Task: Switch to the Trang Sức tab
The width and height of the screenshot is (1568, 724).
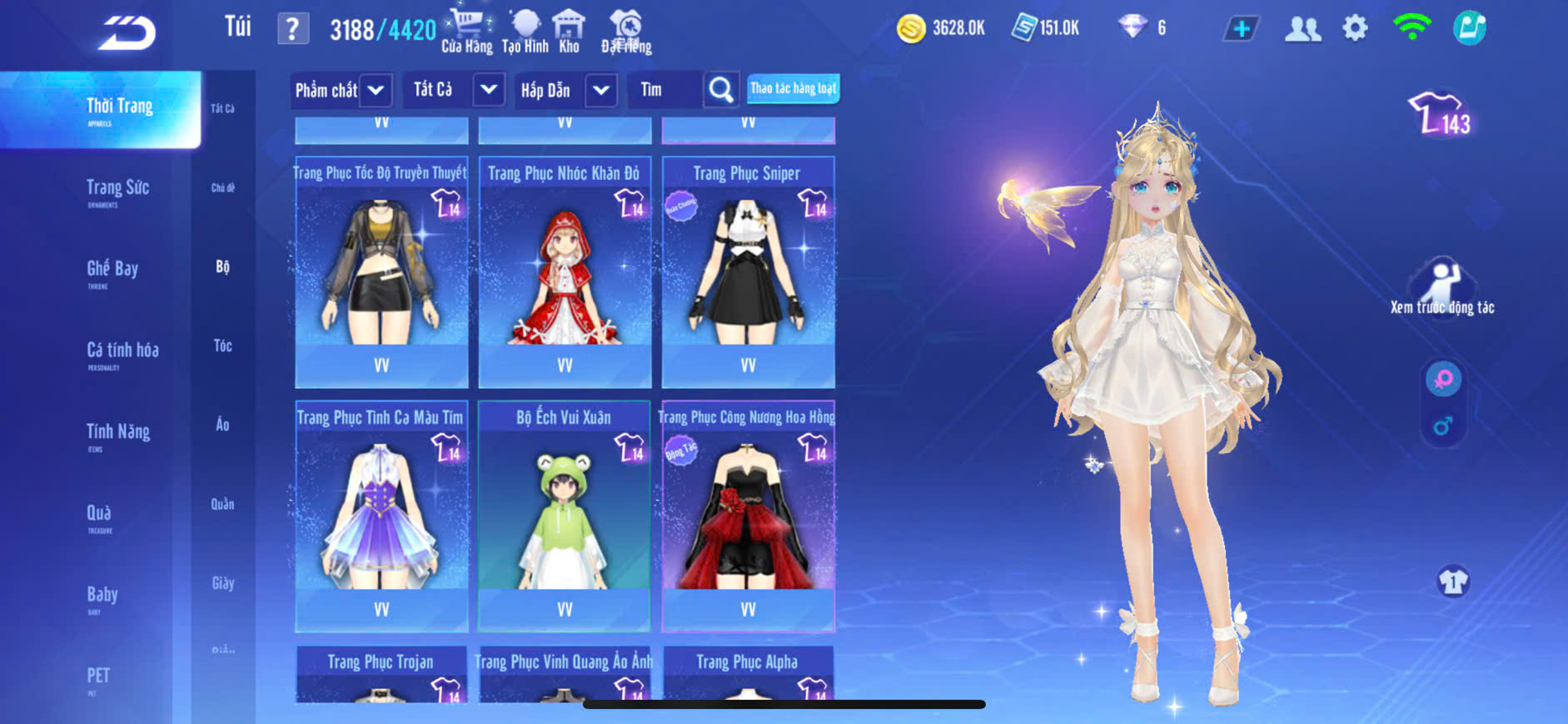Action: (117, 191)
